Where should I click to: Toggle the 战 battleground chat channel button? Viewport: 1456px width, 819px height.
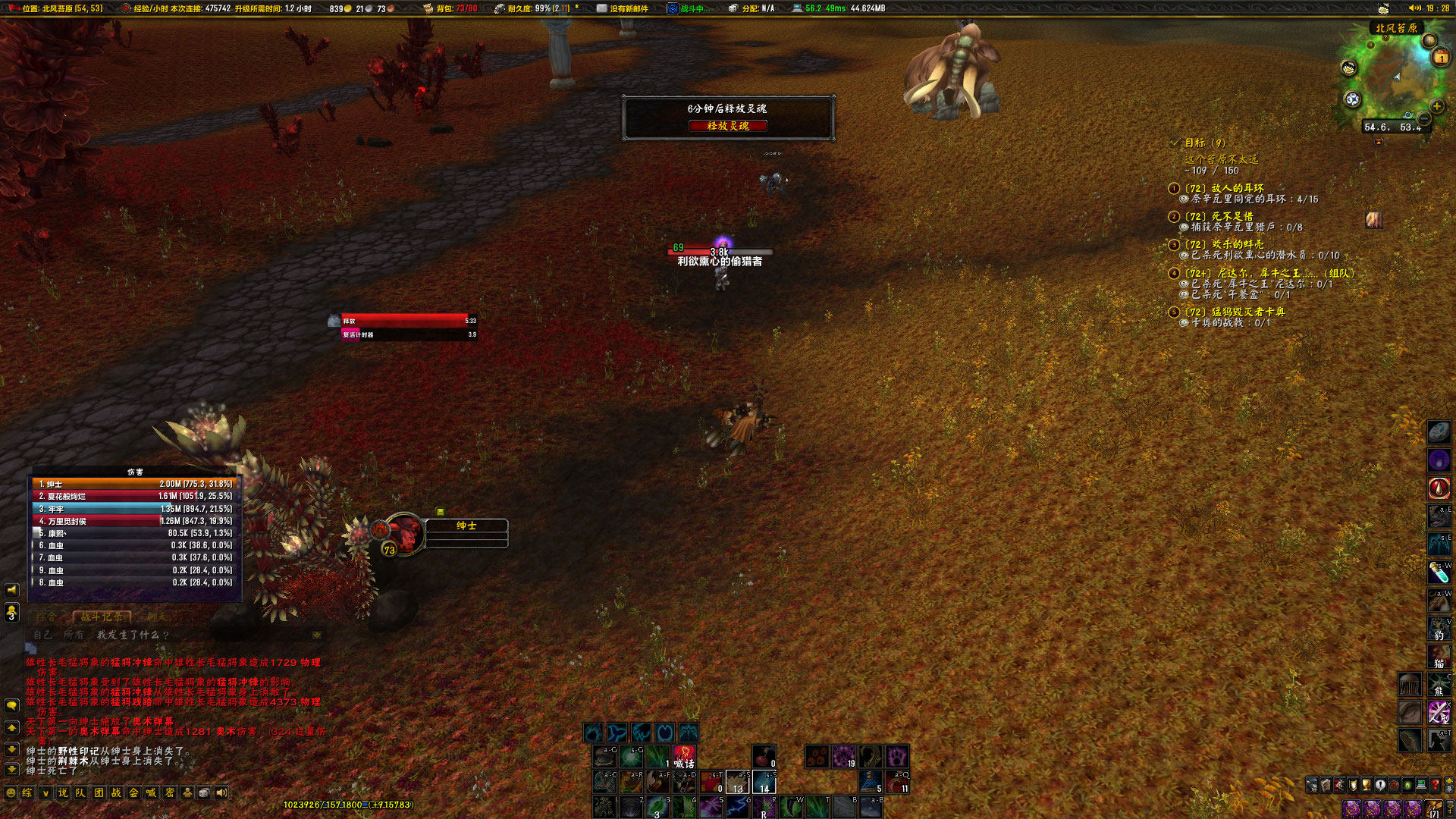coord(117,793)
